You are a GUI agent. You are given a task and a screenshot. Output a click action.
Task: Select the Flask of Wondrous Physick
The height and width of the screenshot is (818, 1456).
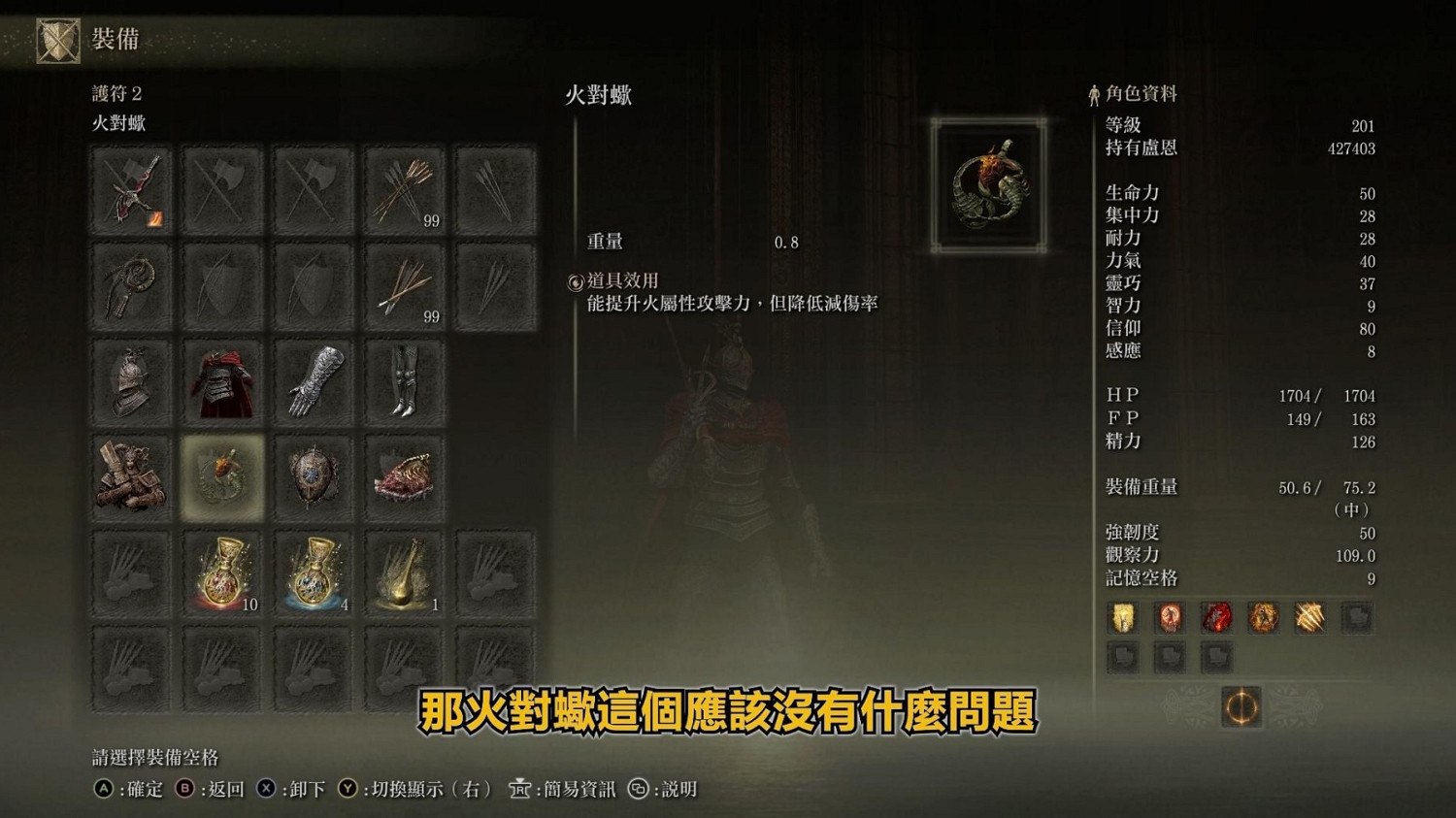point(405,572)
